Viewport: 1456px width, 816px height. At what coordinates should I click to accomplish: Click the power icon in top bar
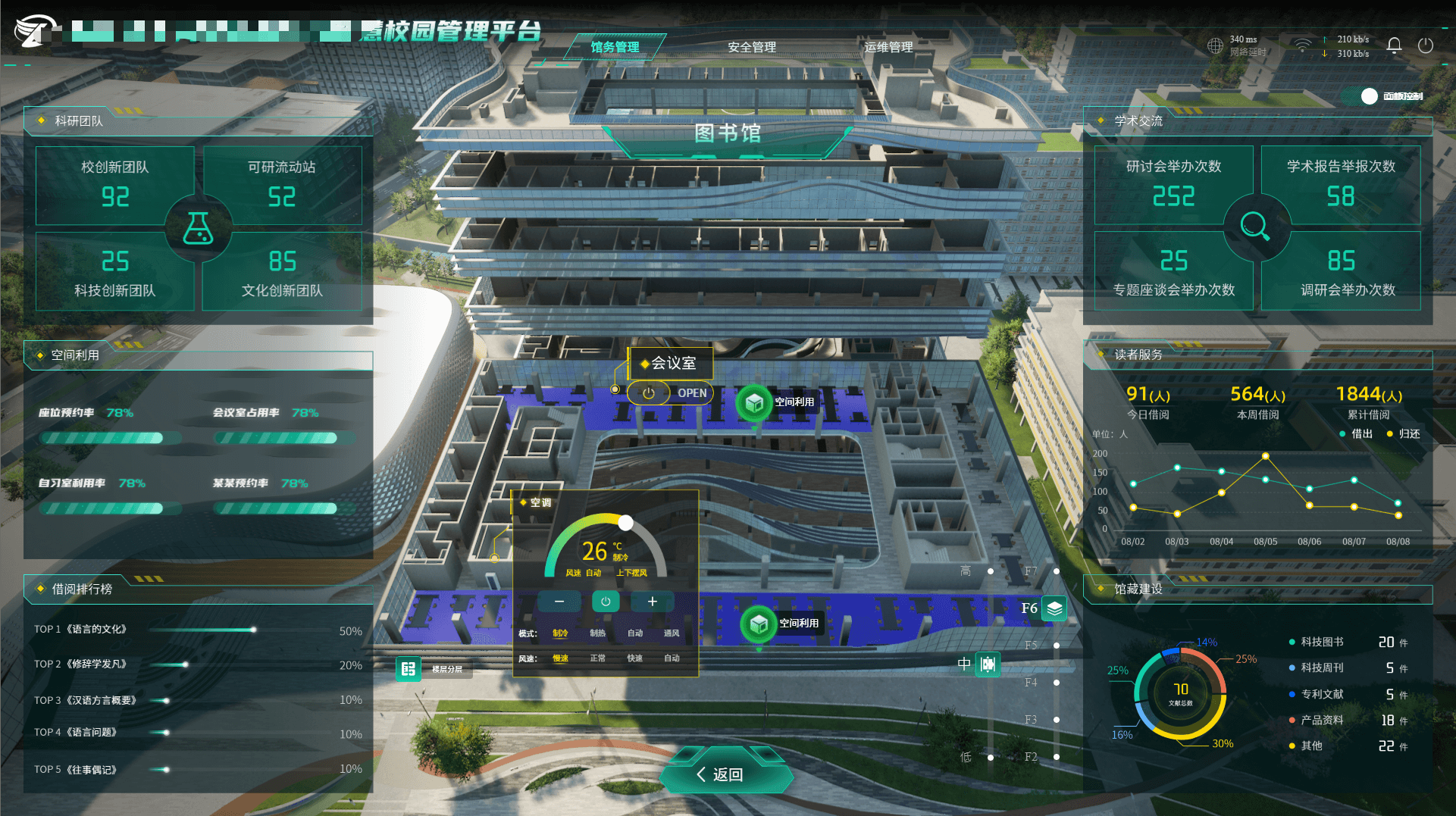pyautogui.click(x=1425, y=45)
